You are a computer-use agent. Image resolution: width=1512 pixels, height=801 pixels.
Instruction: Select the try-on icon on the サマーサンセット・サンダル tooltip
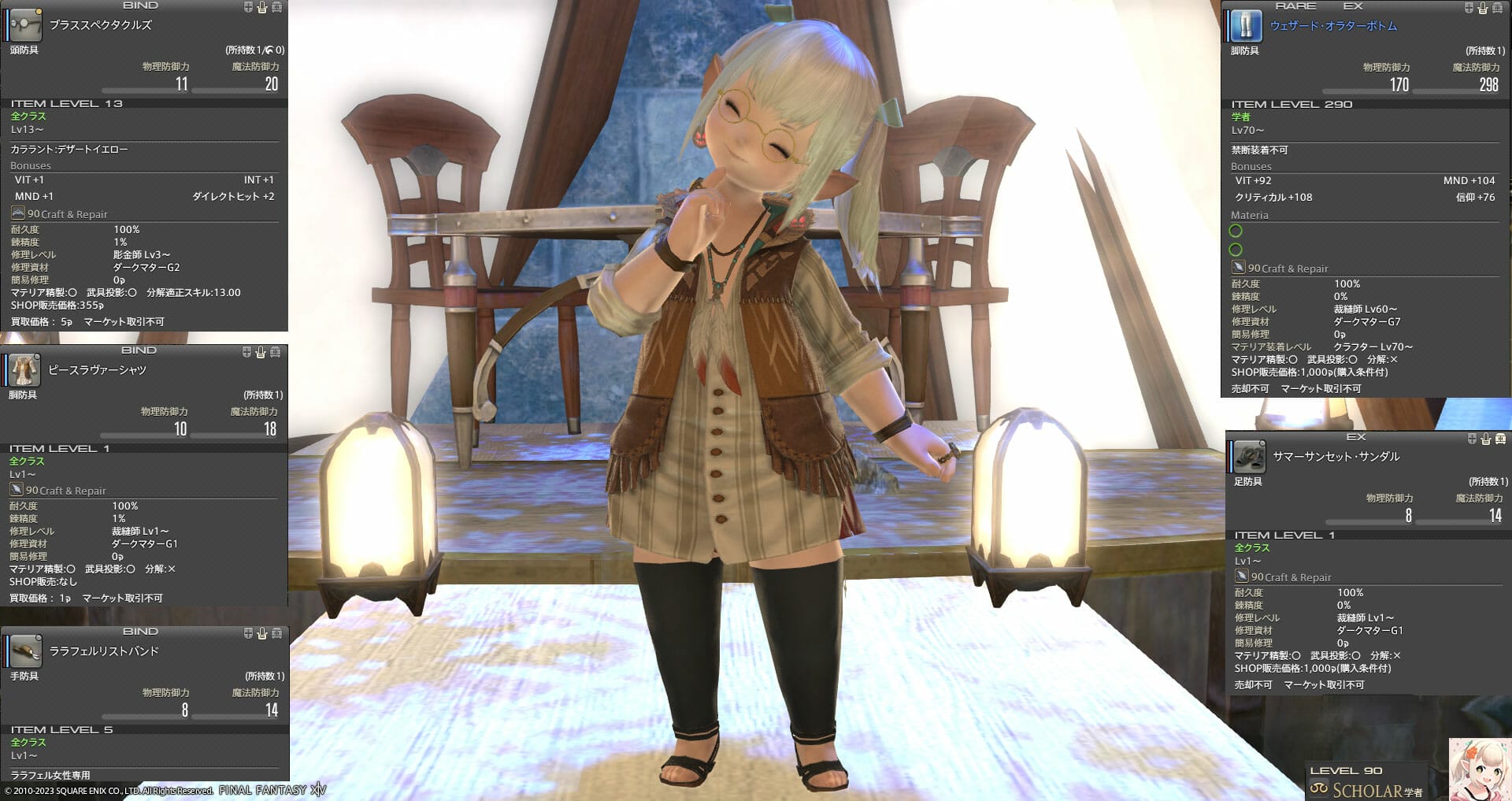pyautogui.click(x=1484, y=439)
